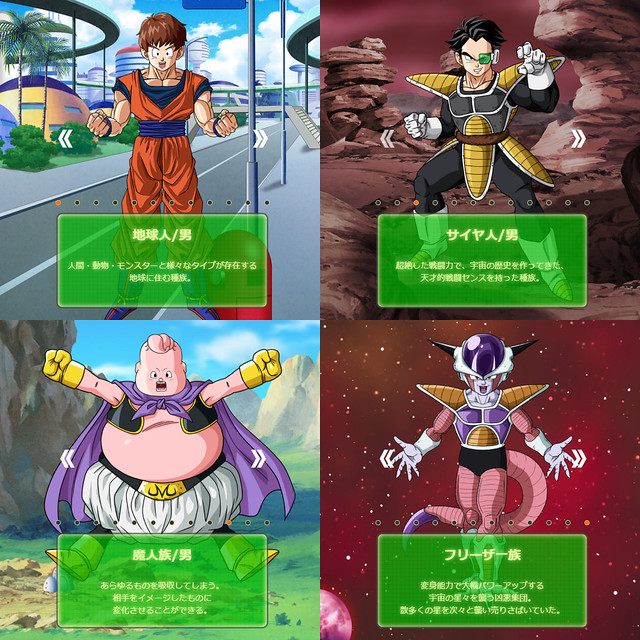
Task: Click the right arrow beside the Earthling male
Action: [x=260, y=138]
